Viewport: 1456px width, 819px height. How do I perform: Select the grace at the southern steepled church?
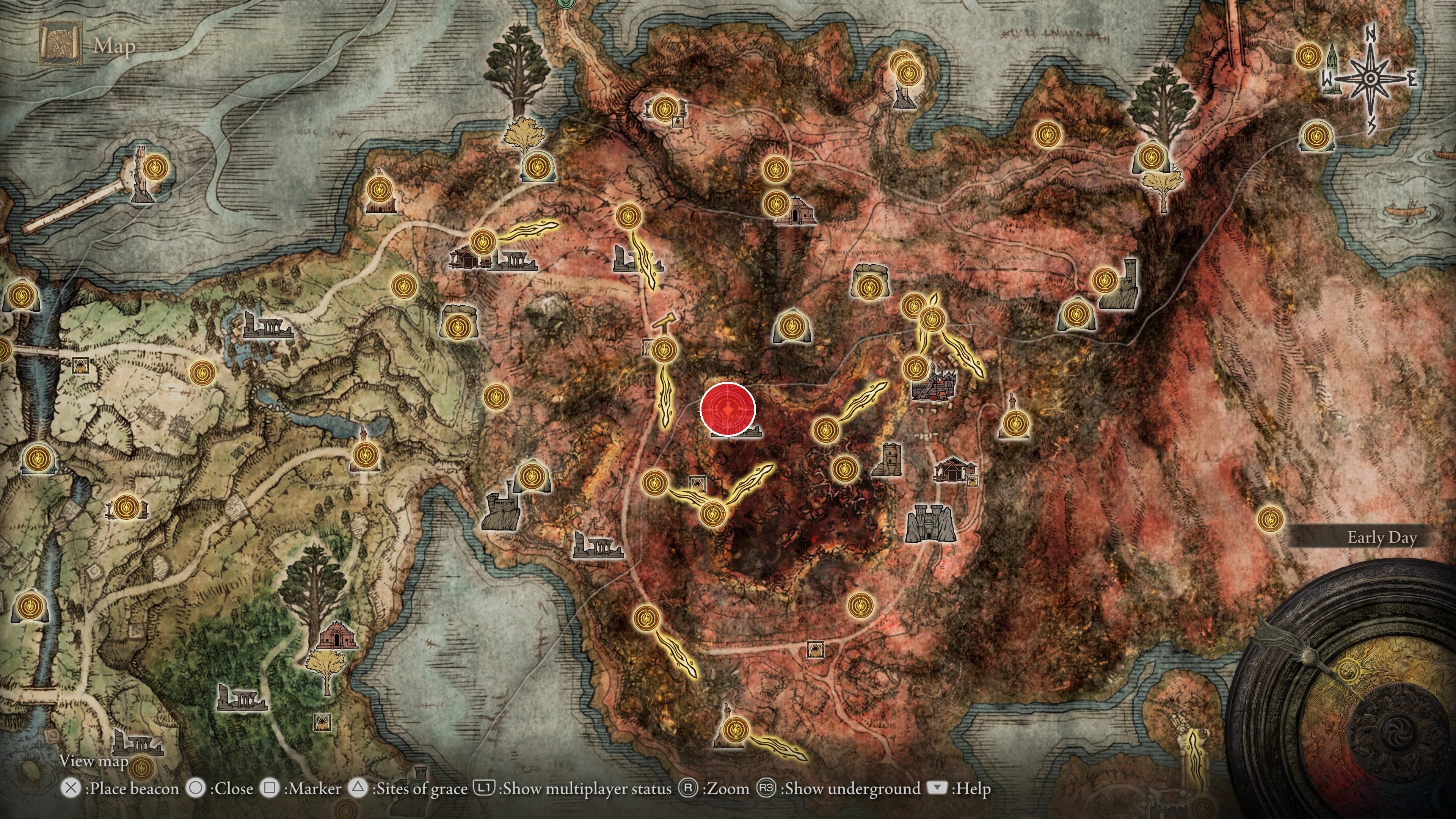(x=735, y=729)
